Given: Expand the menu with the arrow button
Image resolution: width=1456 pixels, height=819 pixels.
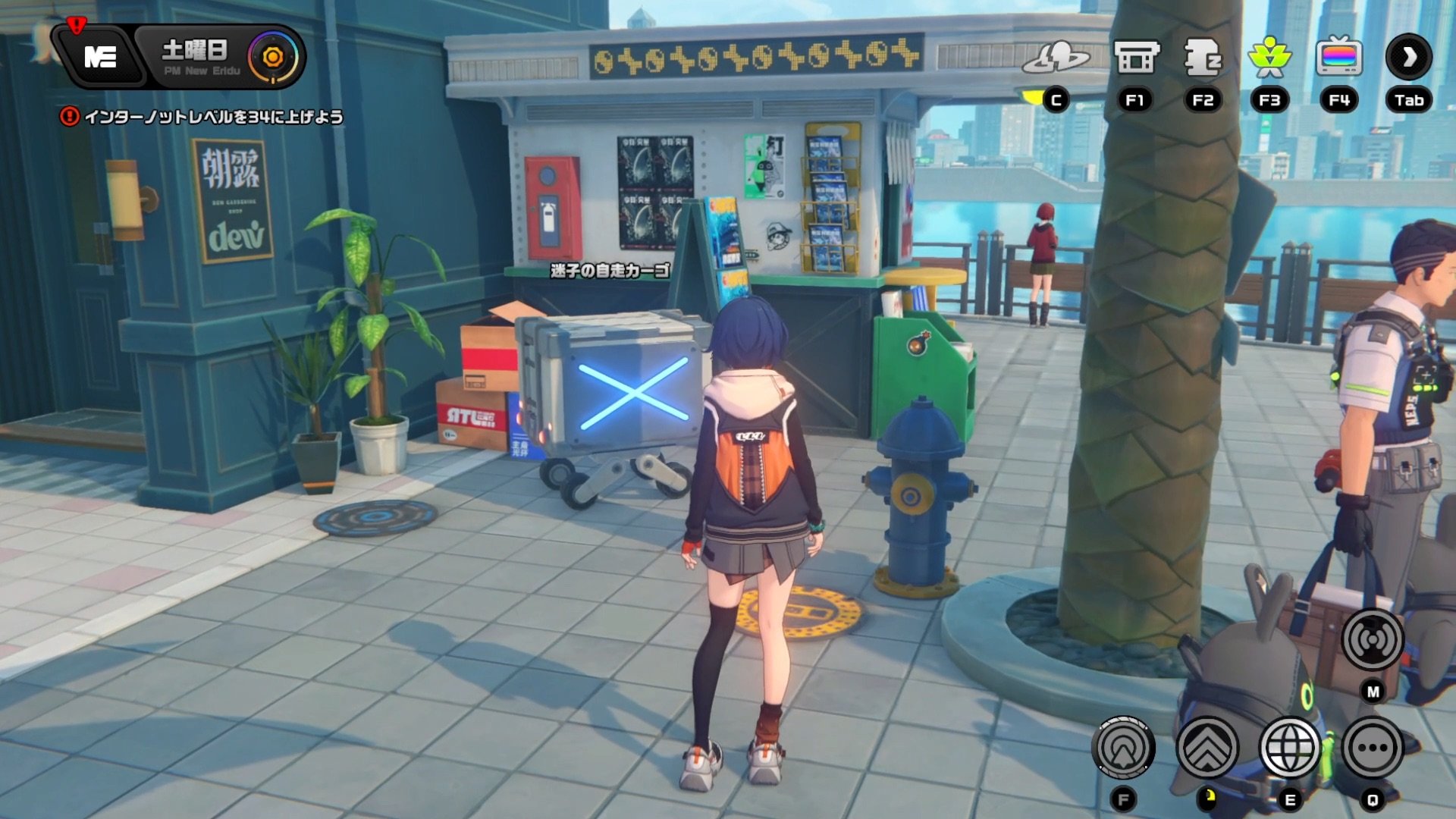Looking at the screenshot, I should [x=1409, y=58].
